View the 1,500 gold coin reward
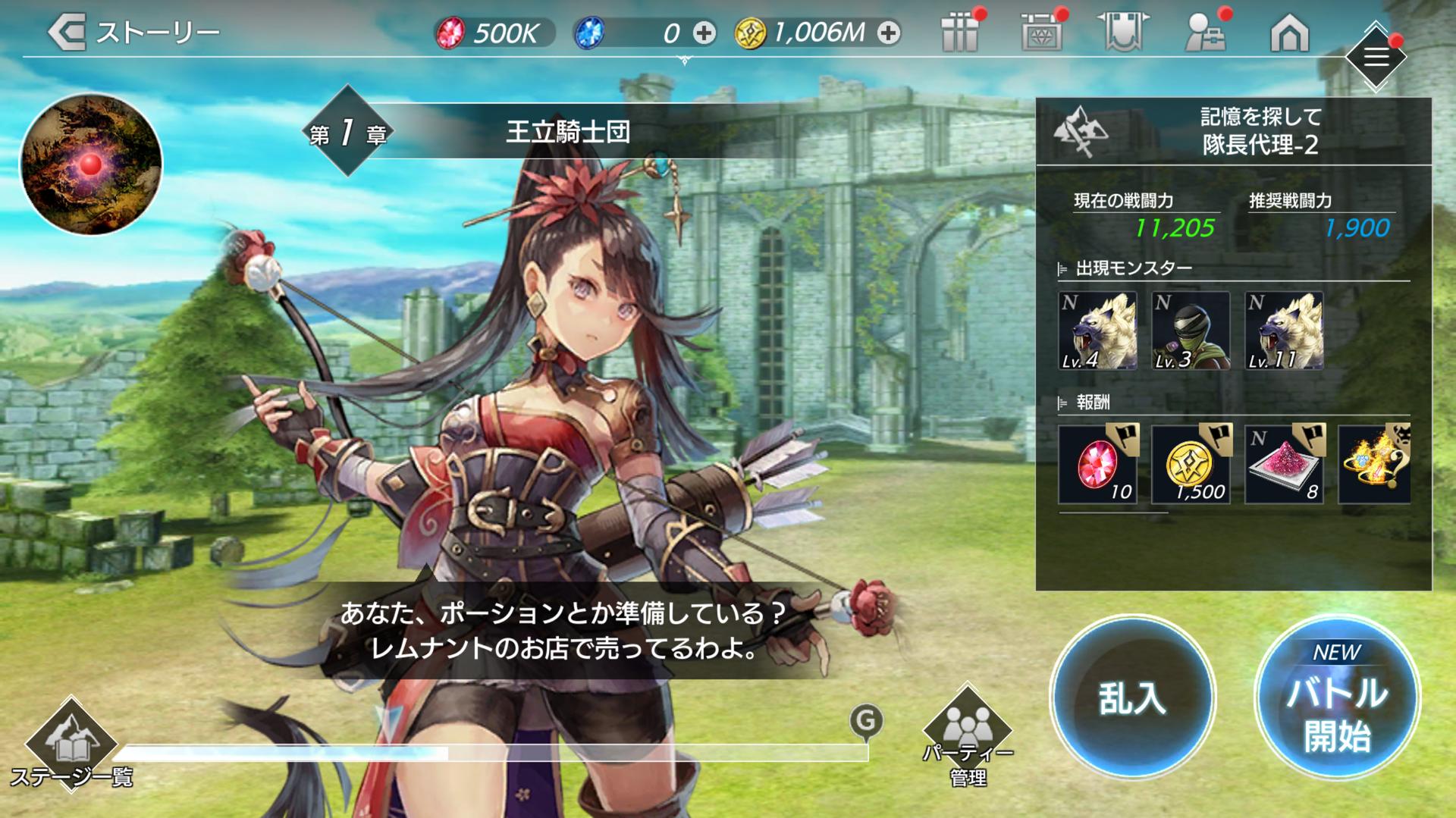Viewport: 1456px width, 818px height. [x=1191, y=464]
